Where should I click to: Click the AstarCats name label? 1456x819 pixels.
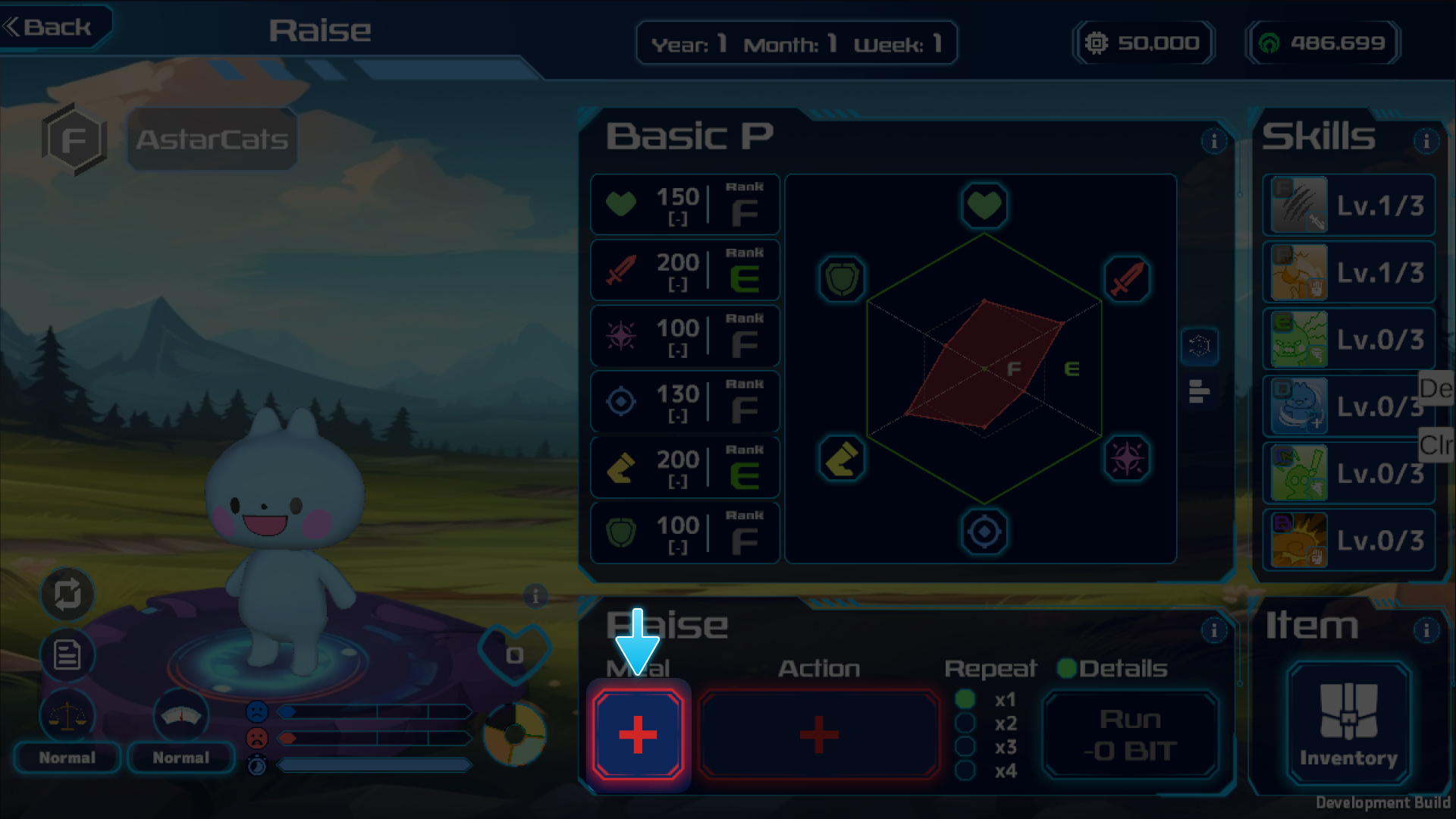(x=212, y=140)
